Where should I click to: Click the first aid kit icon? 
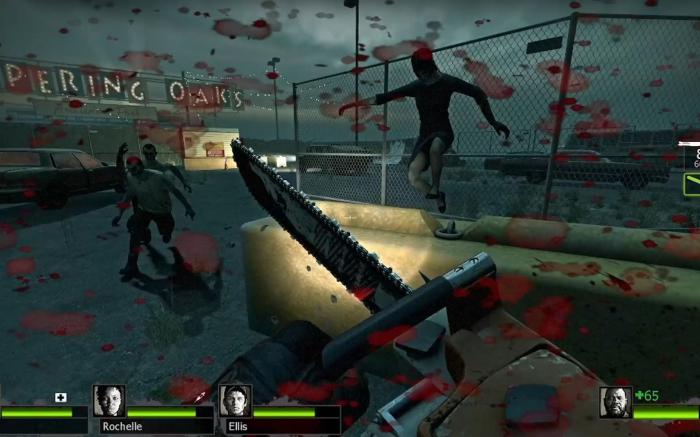point(61,397)
